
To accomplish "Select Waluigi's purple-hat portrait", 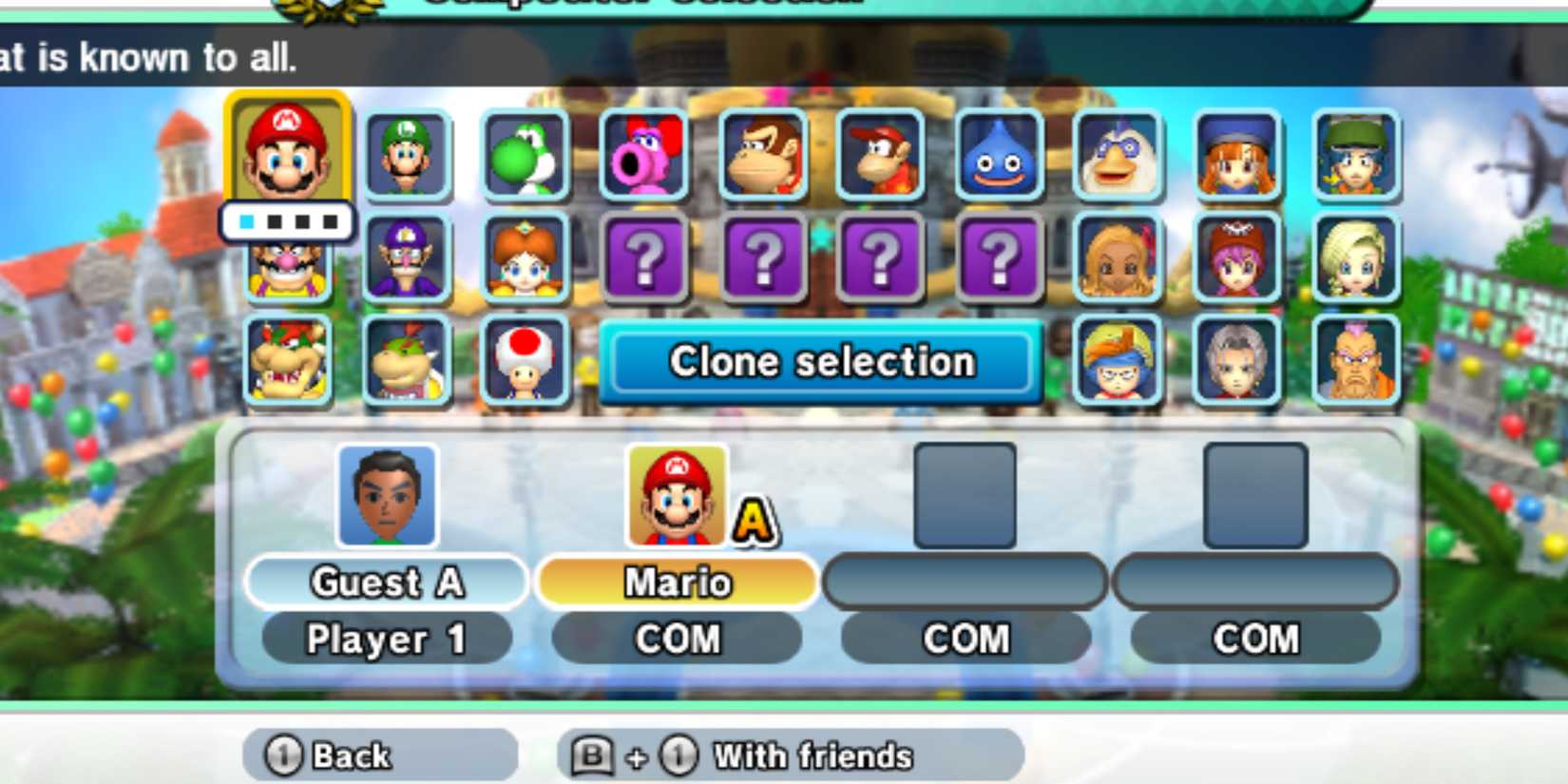I will (x=407, y=259).
